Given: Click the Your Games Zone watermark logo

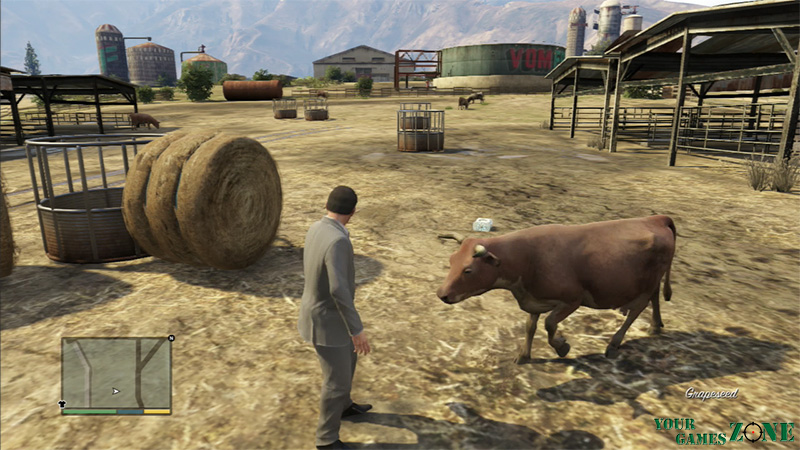Looking at the screenshot, I should tap(724, 431).
